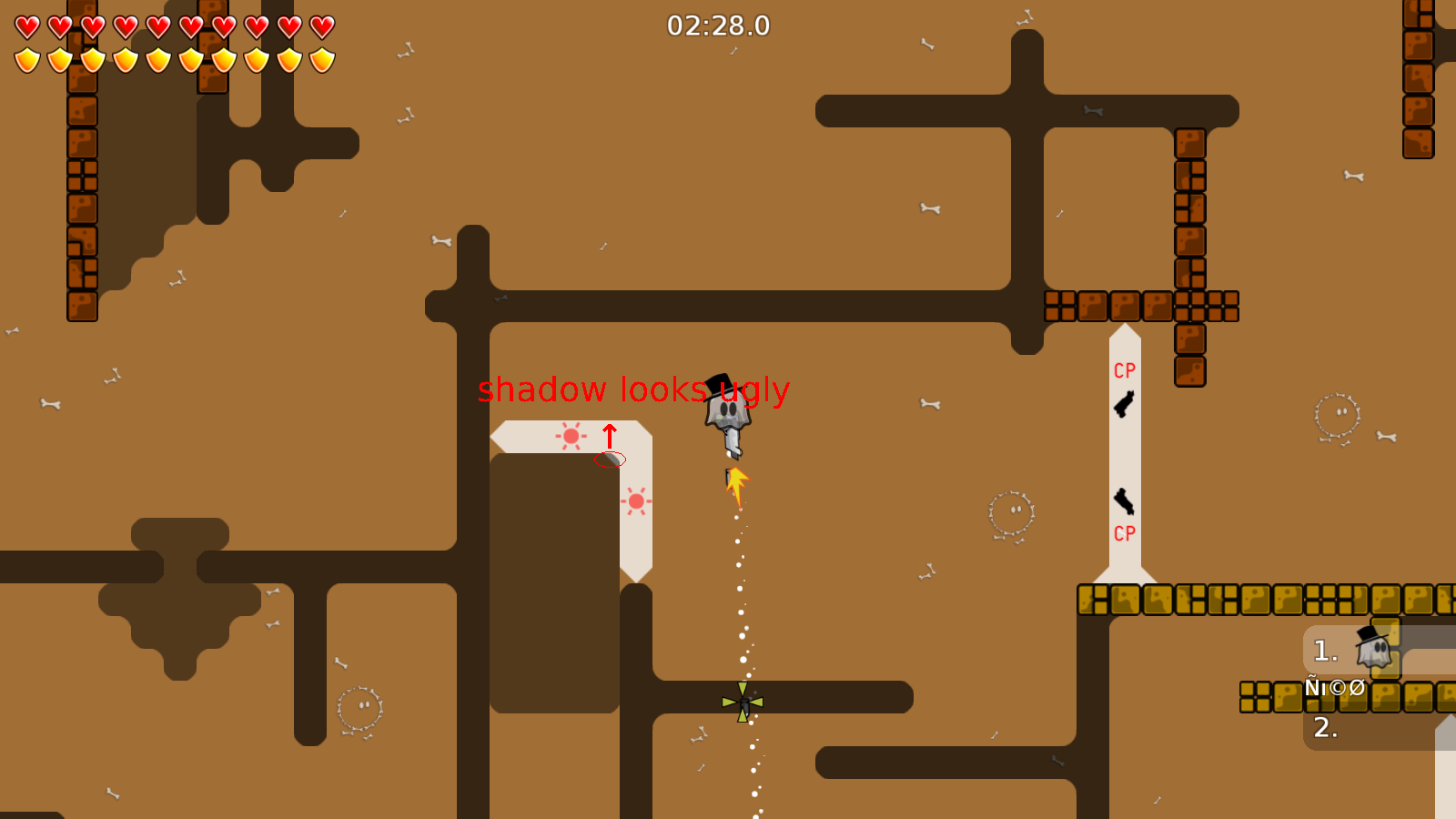Viewport: 1456px width, 819px height.
Task: Click the 'shadow looks ugly' annotation text
Action: click(x=634, y=391)
